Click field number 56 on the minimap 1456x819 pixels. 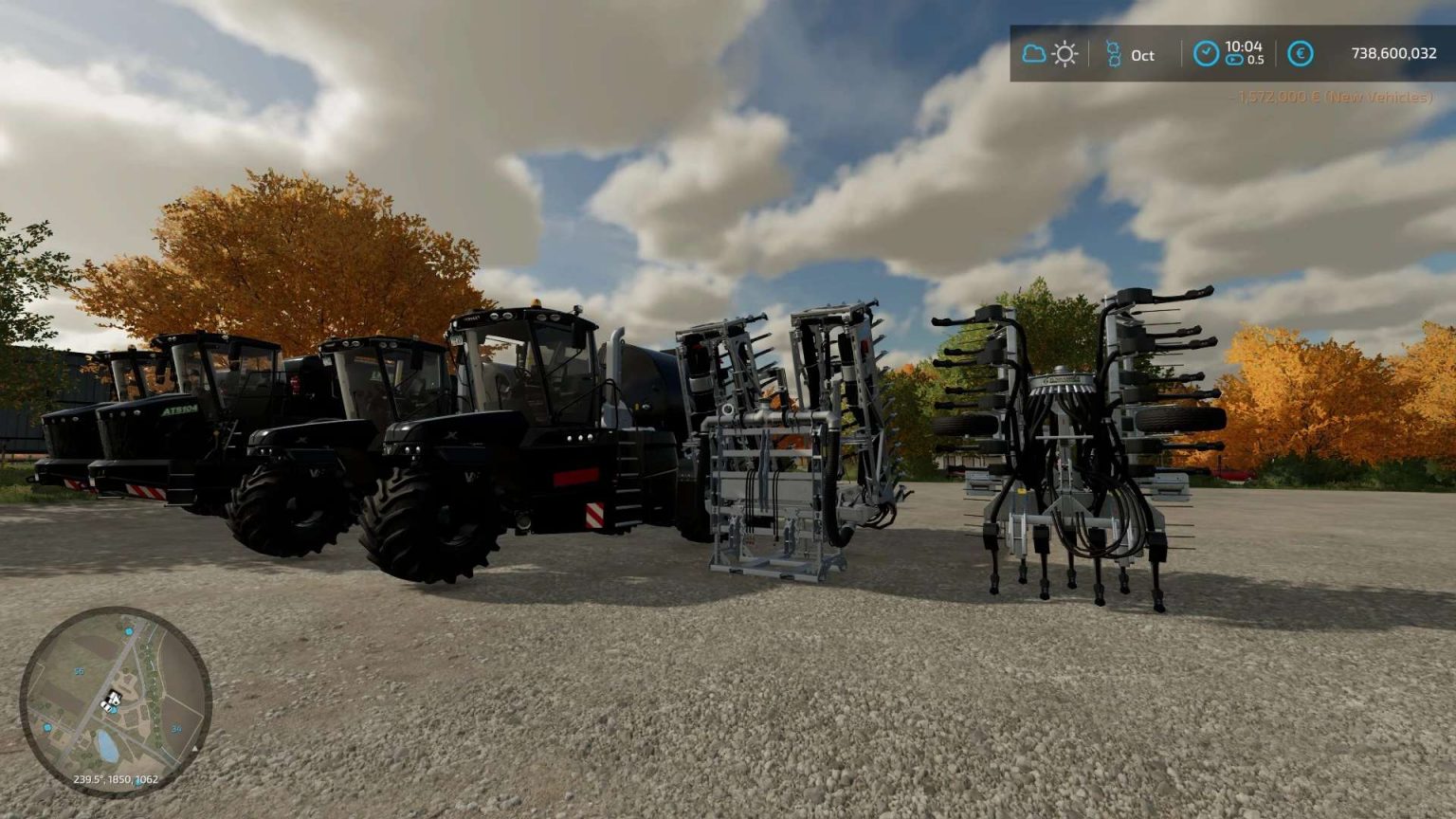pyautogui.click(x=79, y=673)
